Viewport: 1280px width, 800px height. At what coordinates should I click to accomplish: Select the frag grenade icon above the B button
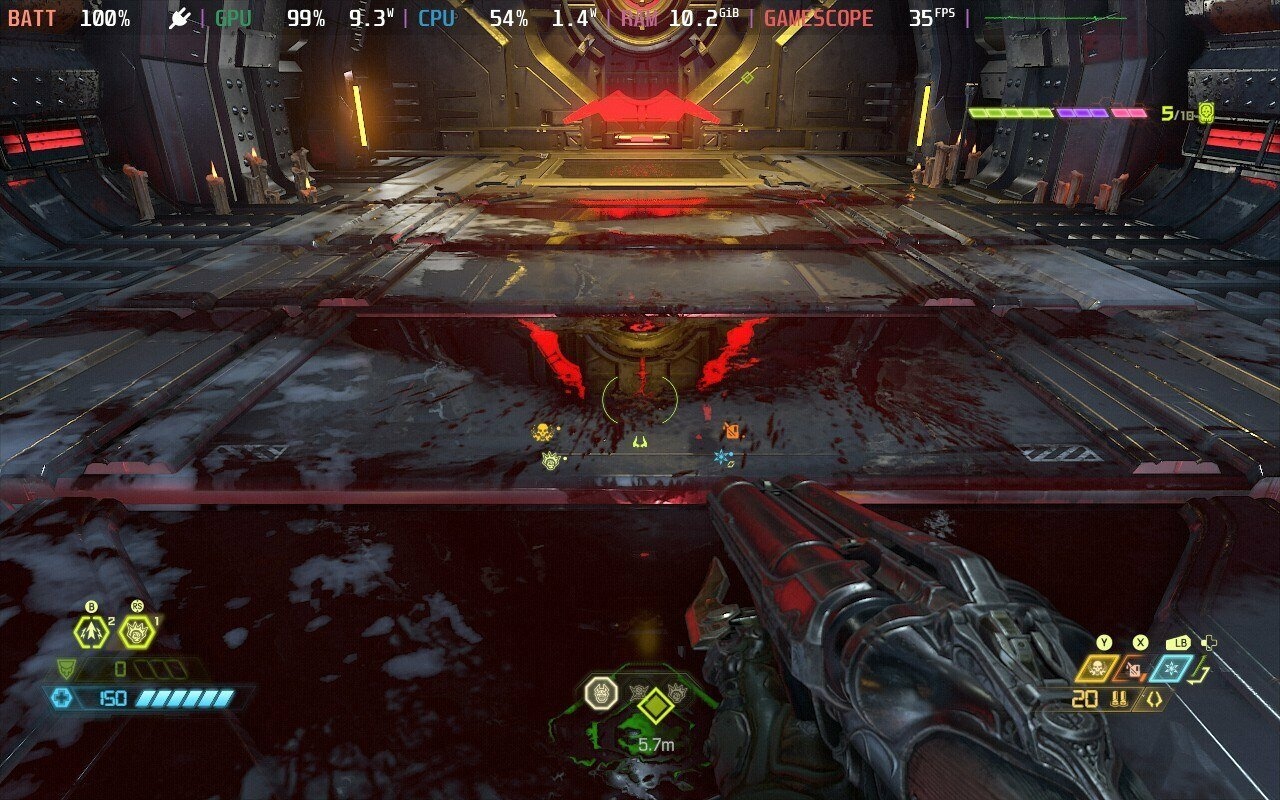(91, 632)
